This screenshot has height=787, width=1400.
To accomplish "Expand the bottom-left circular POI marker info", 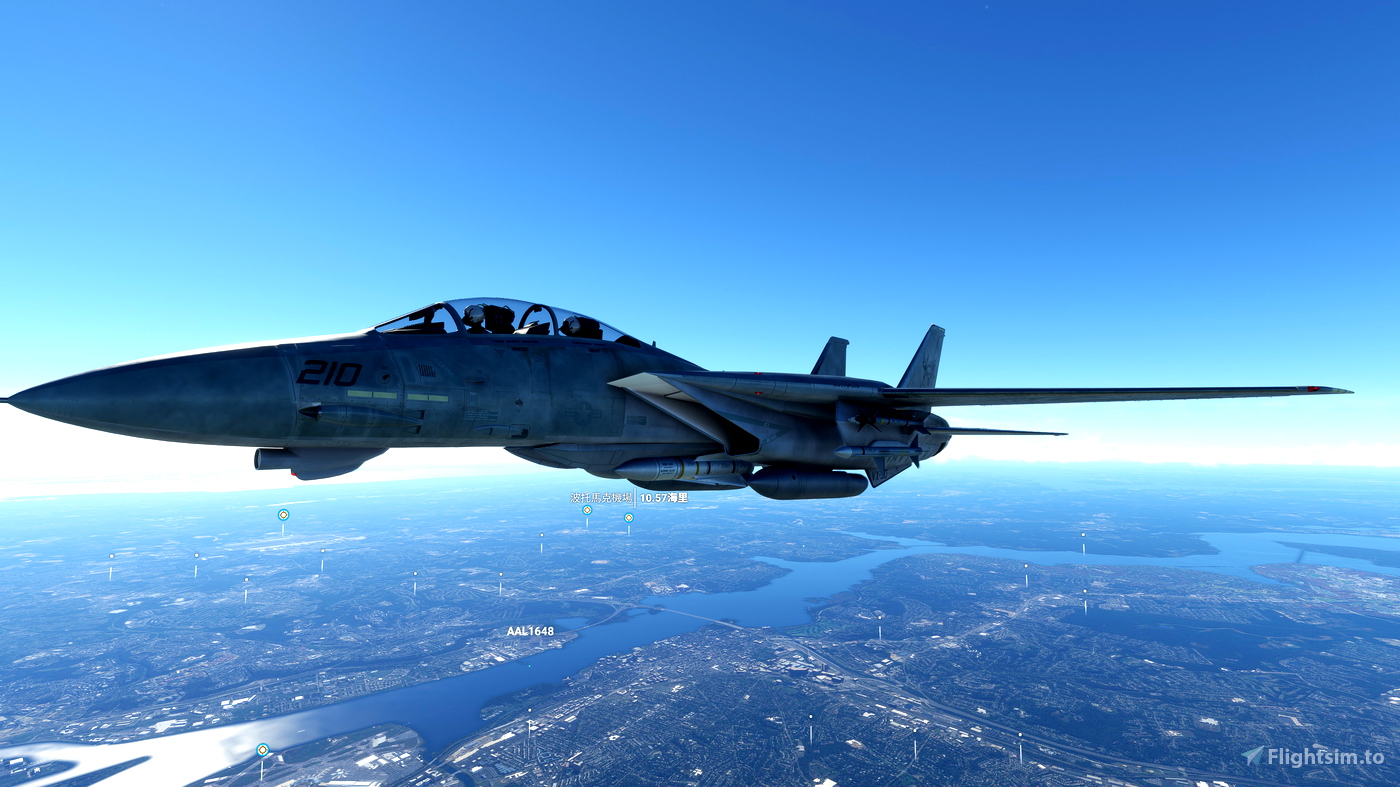I will [262, 747].
